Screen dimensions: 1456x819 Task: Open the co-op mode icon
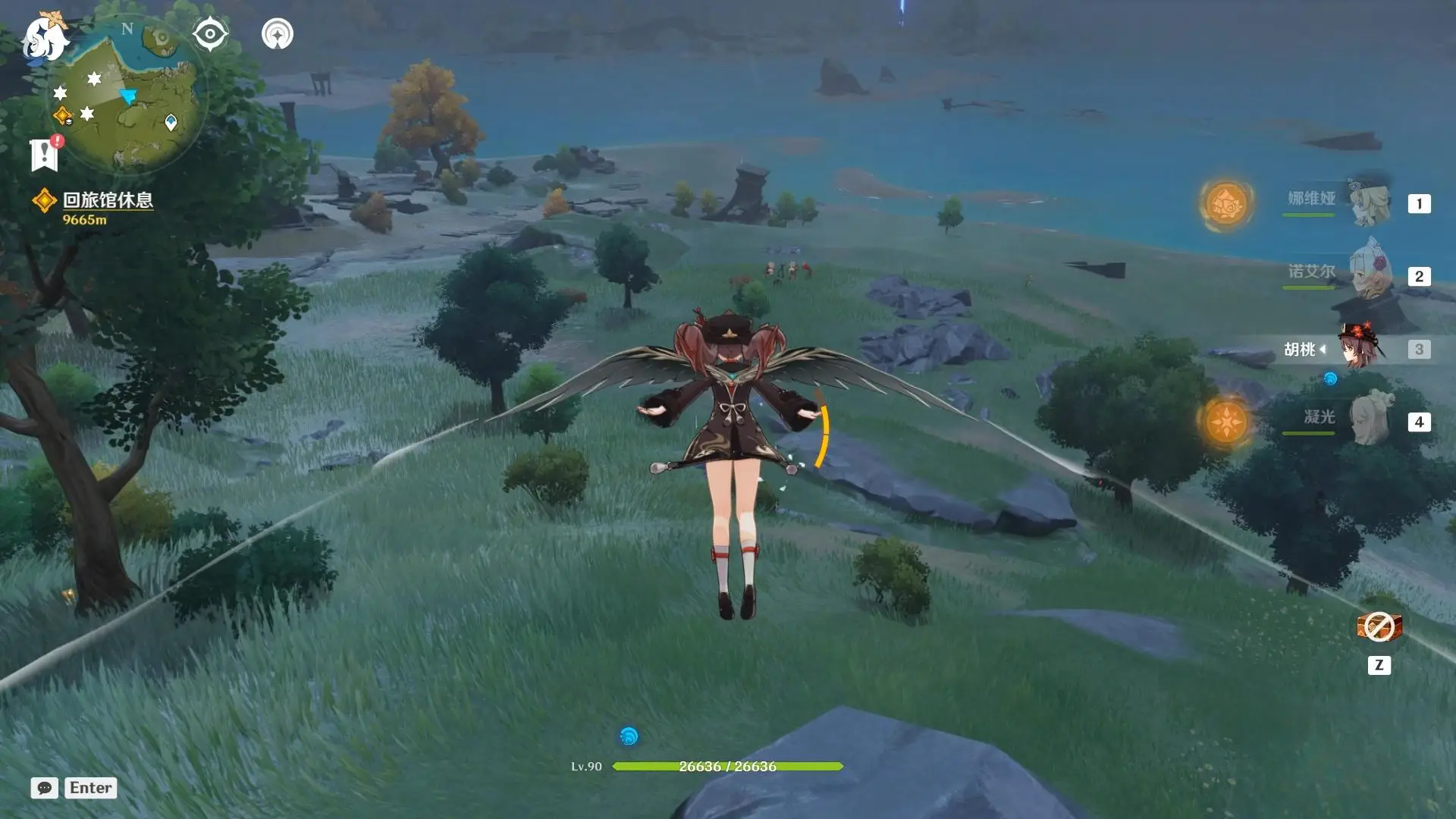pos(278,34)
